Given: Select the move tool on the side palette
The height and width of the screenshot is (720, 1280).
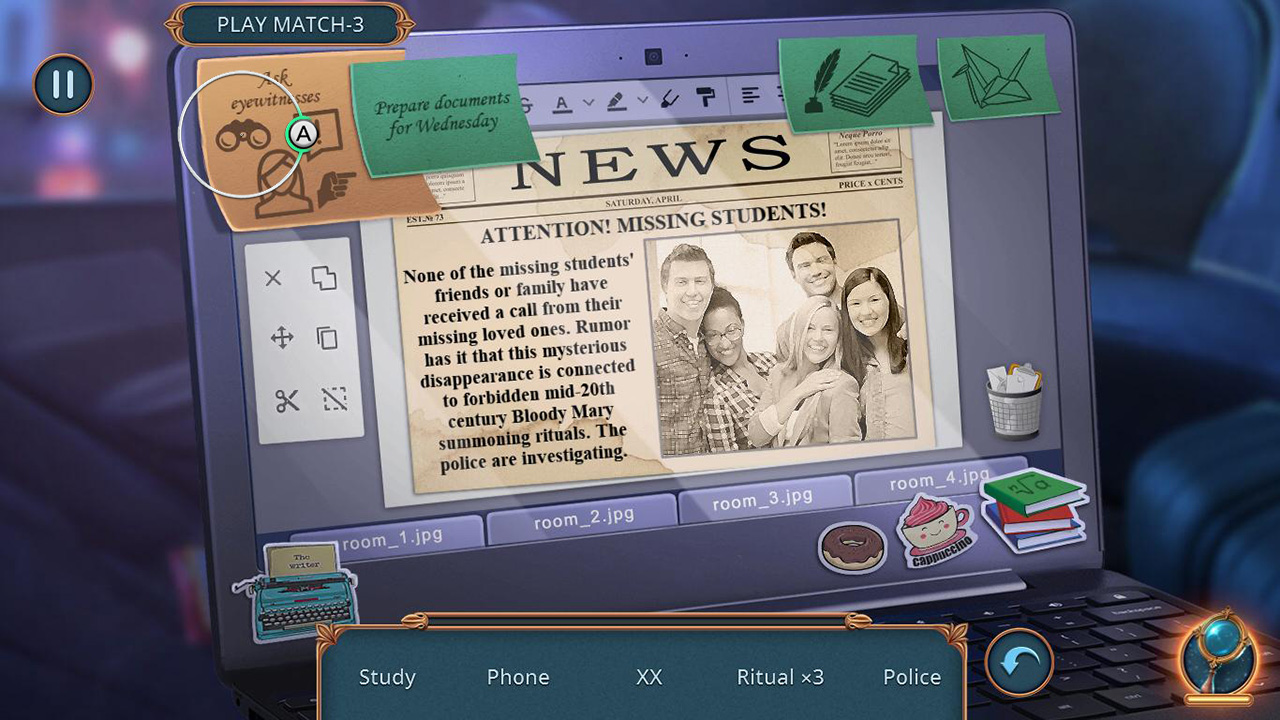Looking at the screenshot, I should pos(284,339).
